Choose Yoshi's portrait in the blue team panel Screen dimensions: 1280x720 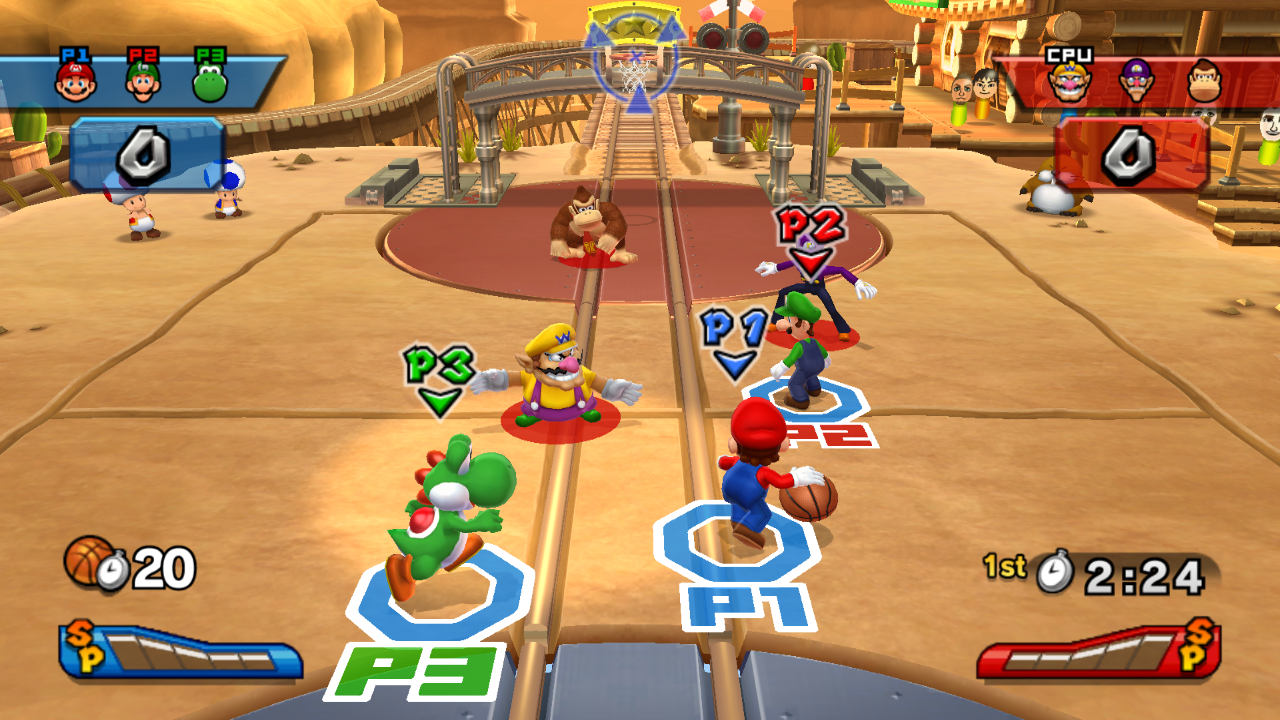pos(210,83)
